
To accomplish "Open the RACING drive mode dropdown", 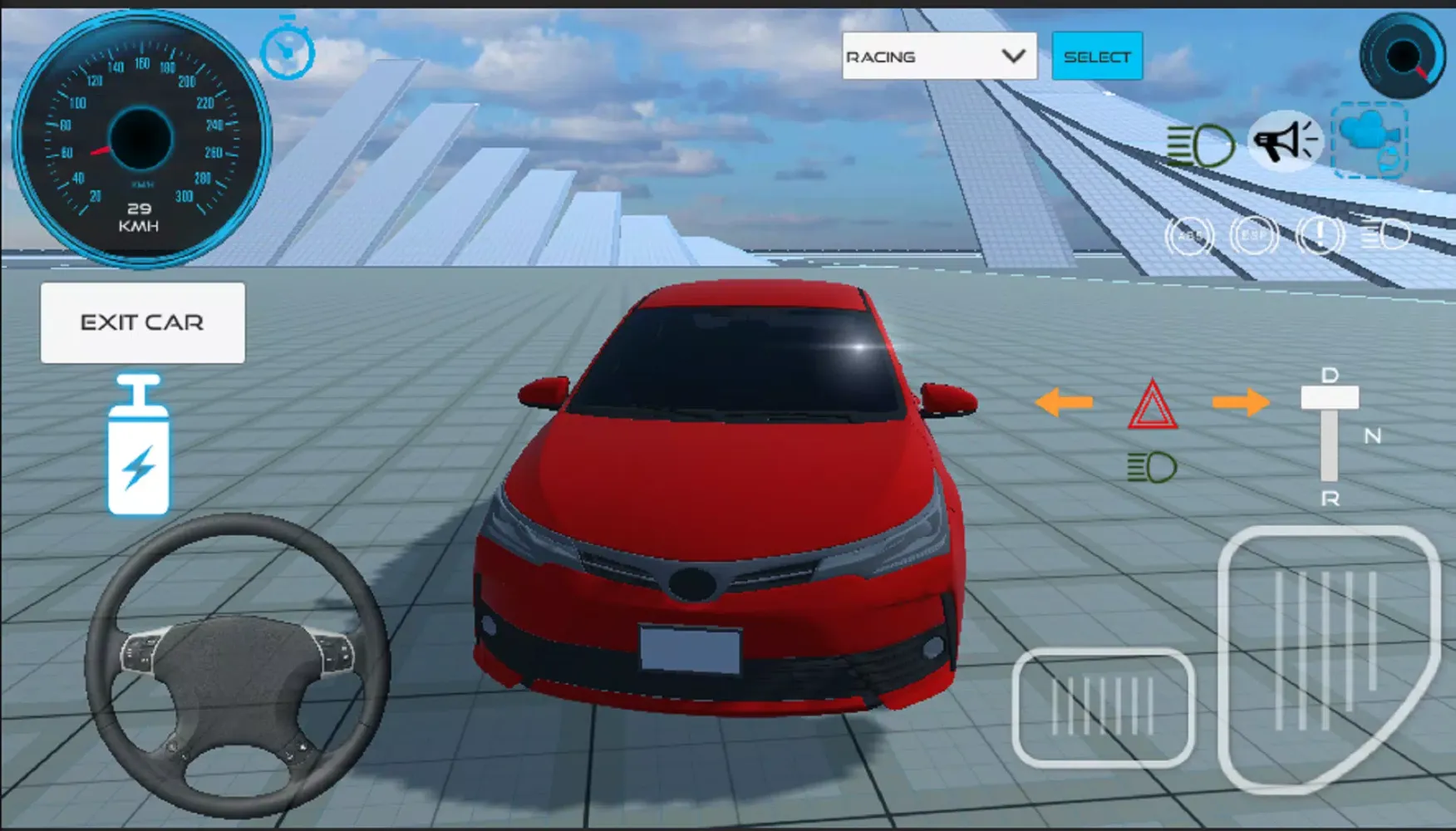I will [939, 57].
